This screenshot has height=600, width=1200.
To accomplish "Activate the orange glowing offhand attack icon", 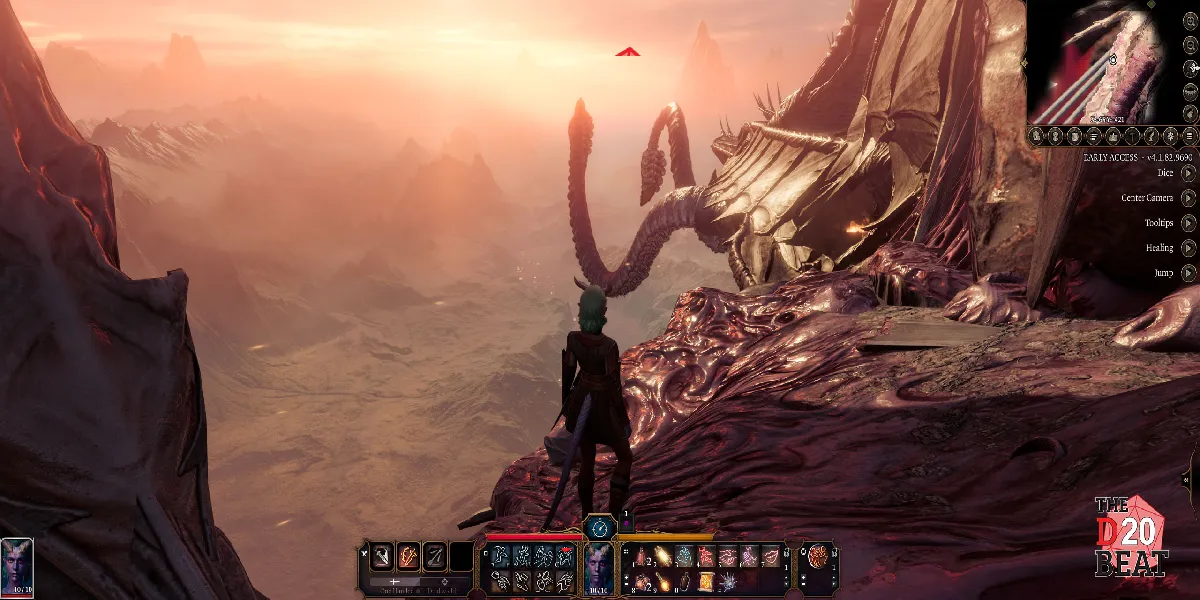I will [x=409, y=556].
